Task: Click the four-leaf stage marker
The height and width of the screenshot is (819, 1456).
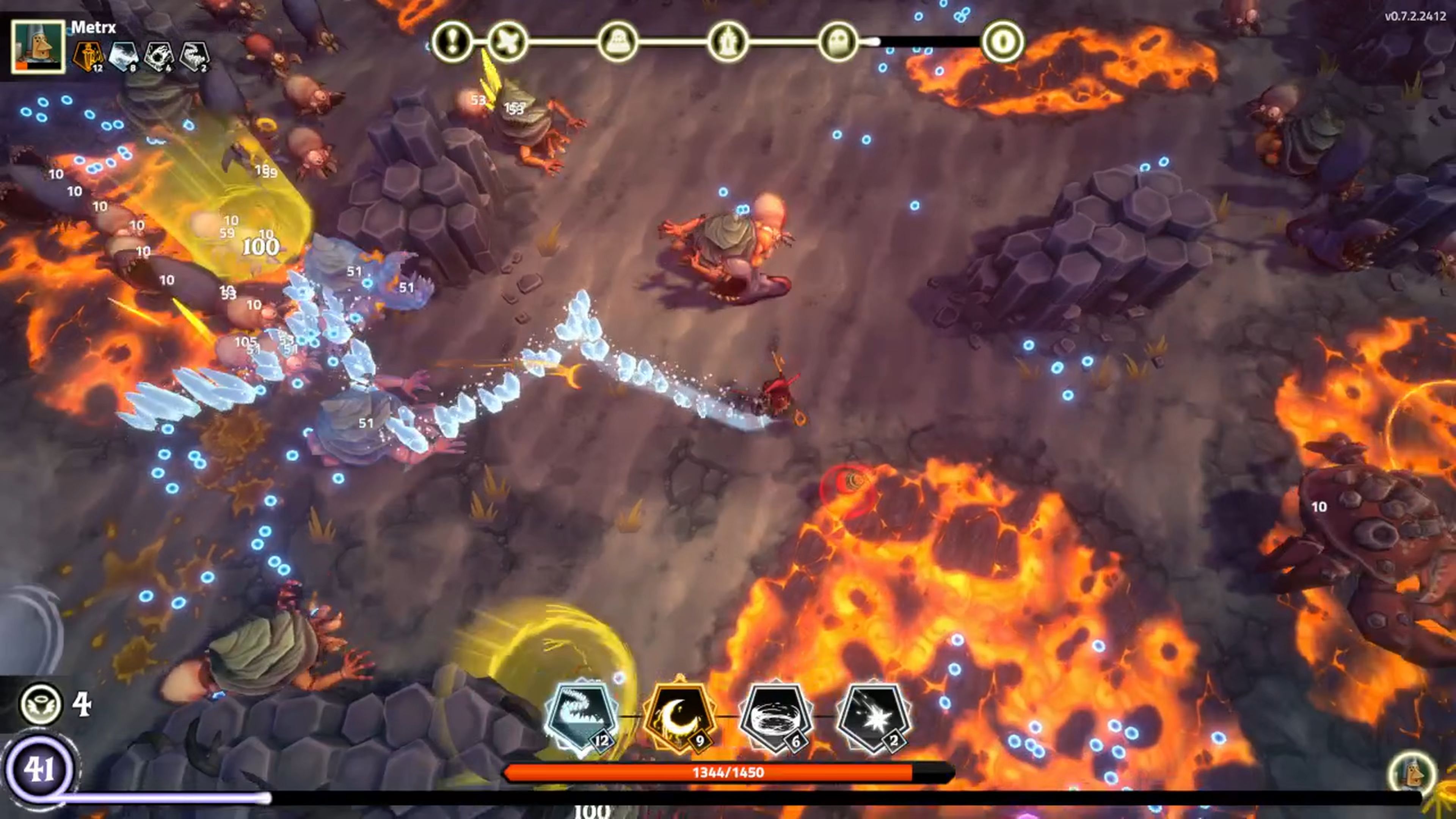Action: click(507, 41)
